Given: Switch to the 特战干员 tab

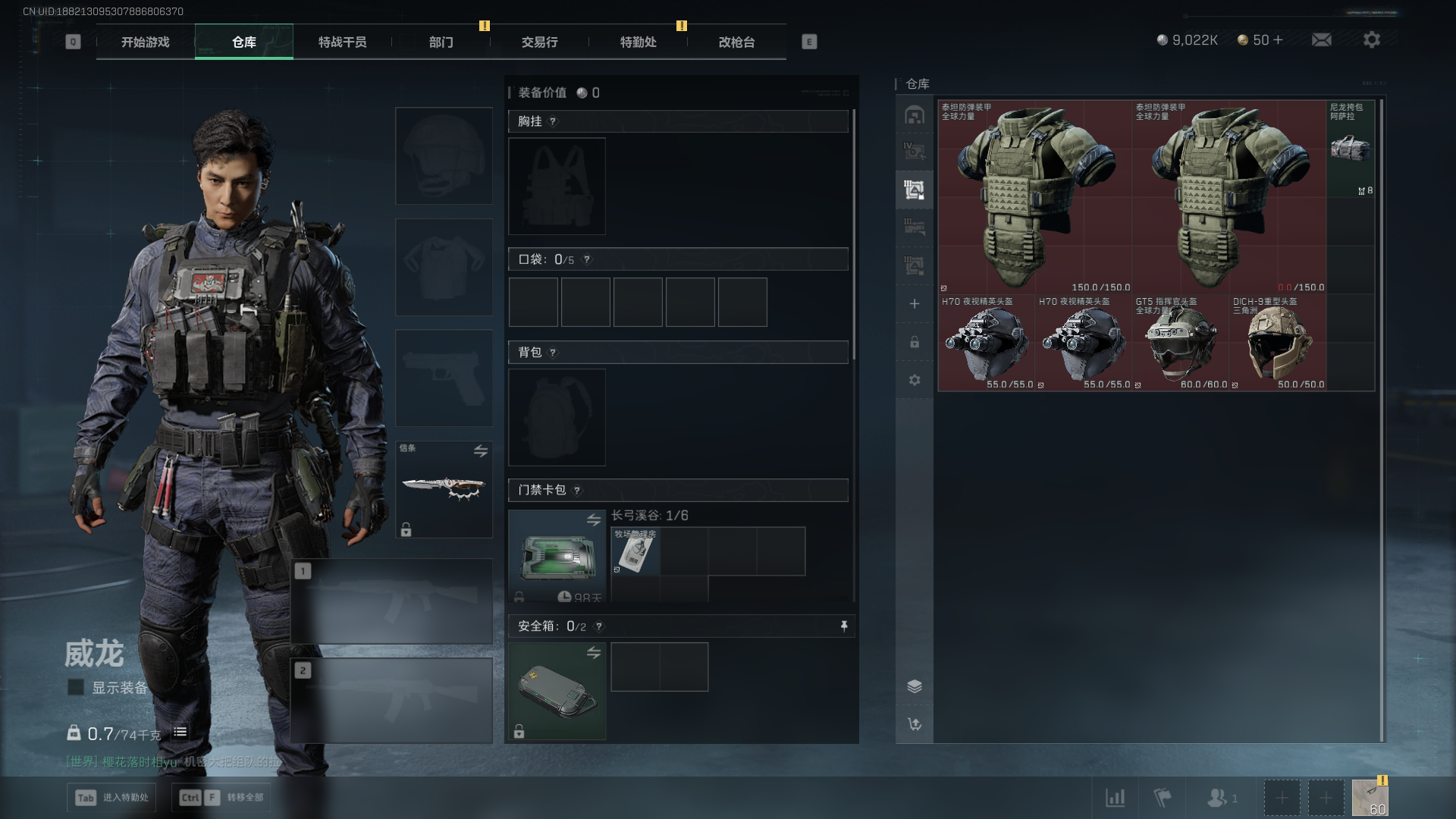Looking at the screenshot, I should [342, 42].
